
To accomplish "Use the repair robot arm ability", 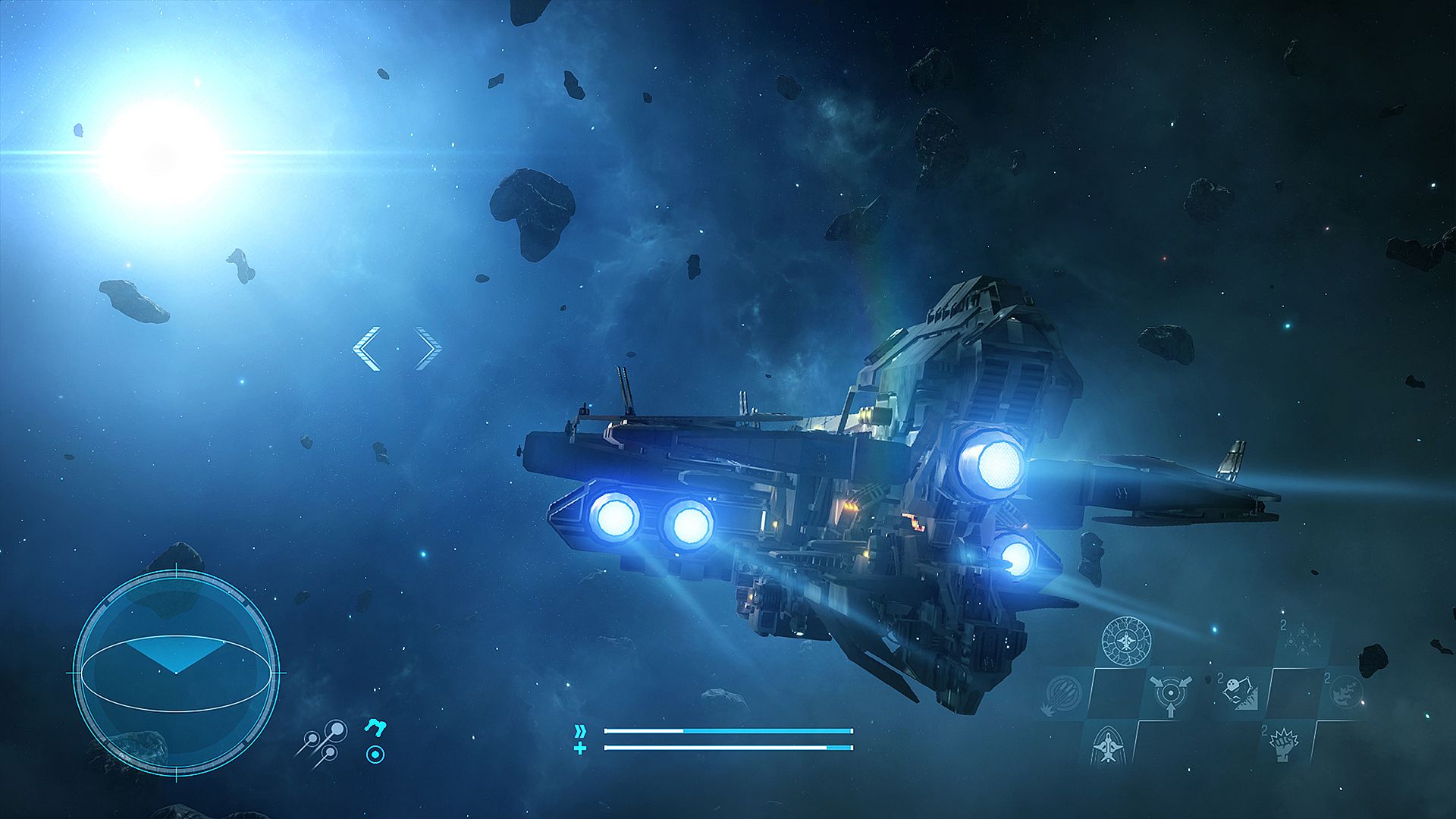I will [1240, 692].
